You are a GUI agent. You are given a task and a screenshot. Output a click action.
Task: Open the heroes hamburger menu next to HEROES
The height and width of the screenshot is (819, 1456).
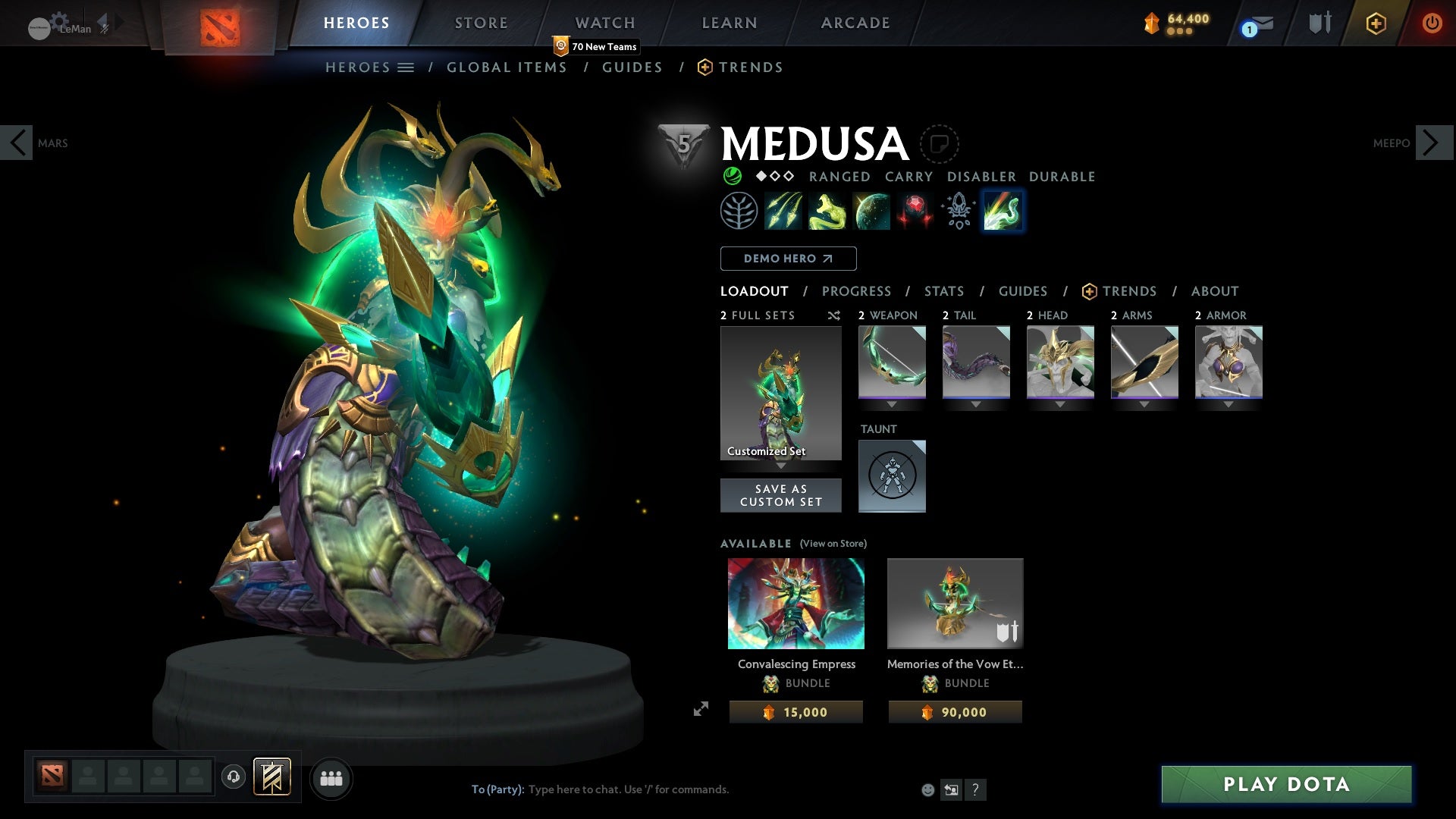point(406,67)
